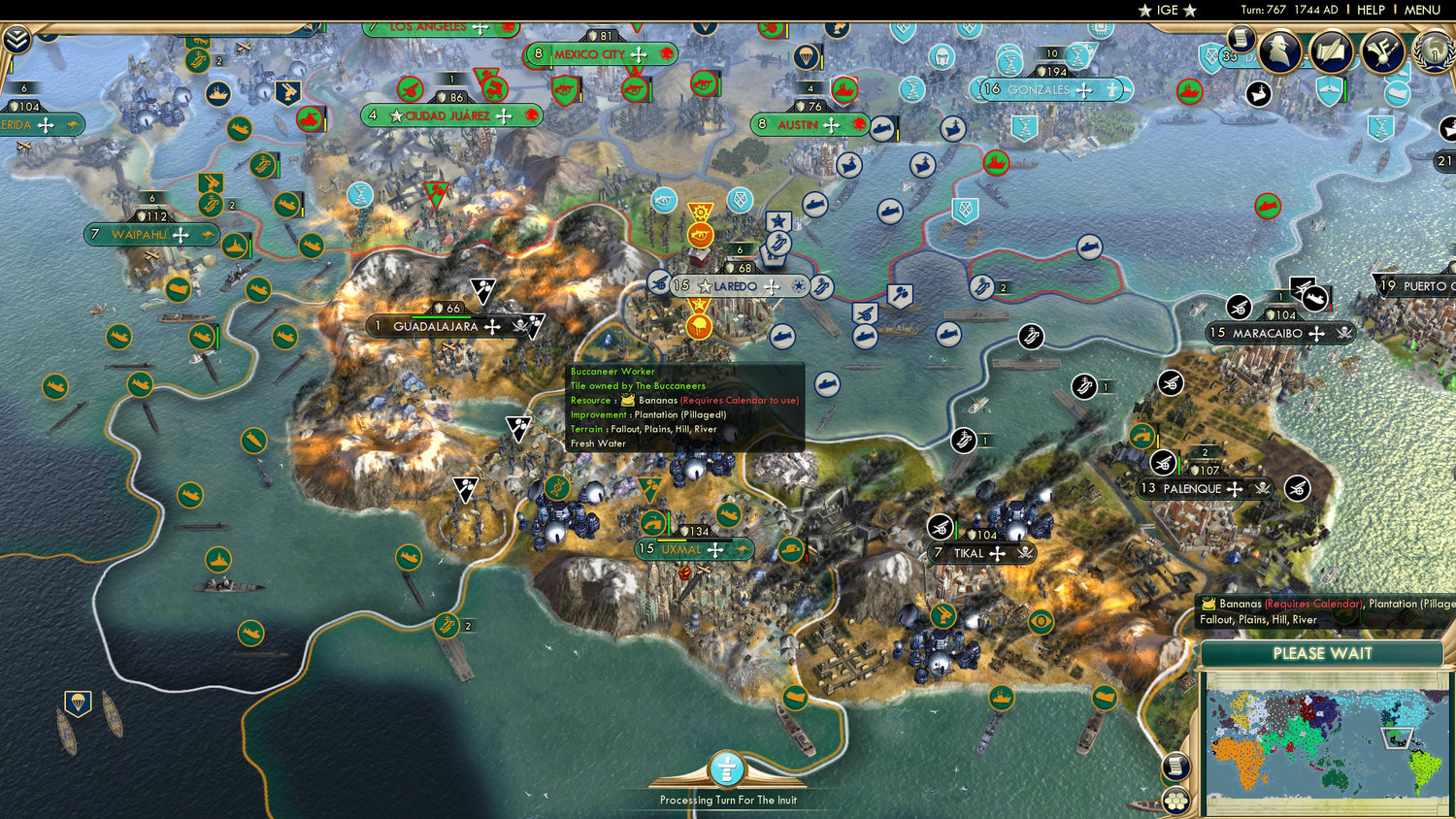Click the kangaroo civ icon on the Merida banner
Image resolution: width=1456 pixels, height=819 pixels.
(73, 124)
